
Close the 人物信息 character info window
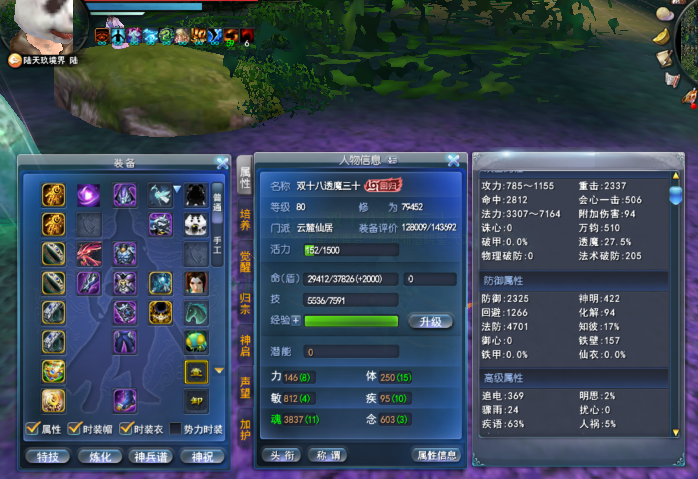(453, 160)
